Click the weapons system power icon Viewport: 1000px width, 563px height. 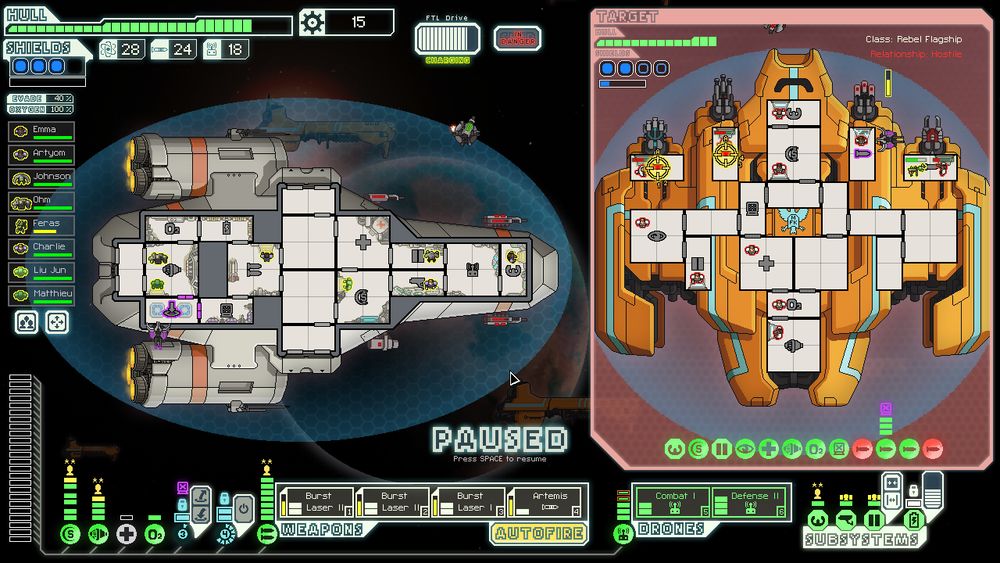(x=267, y=534)
